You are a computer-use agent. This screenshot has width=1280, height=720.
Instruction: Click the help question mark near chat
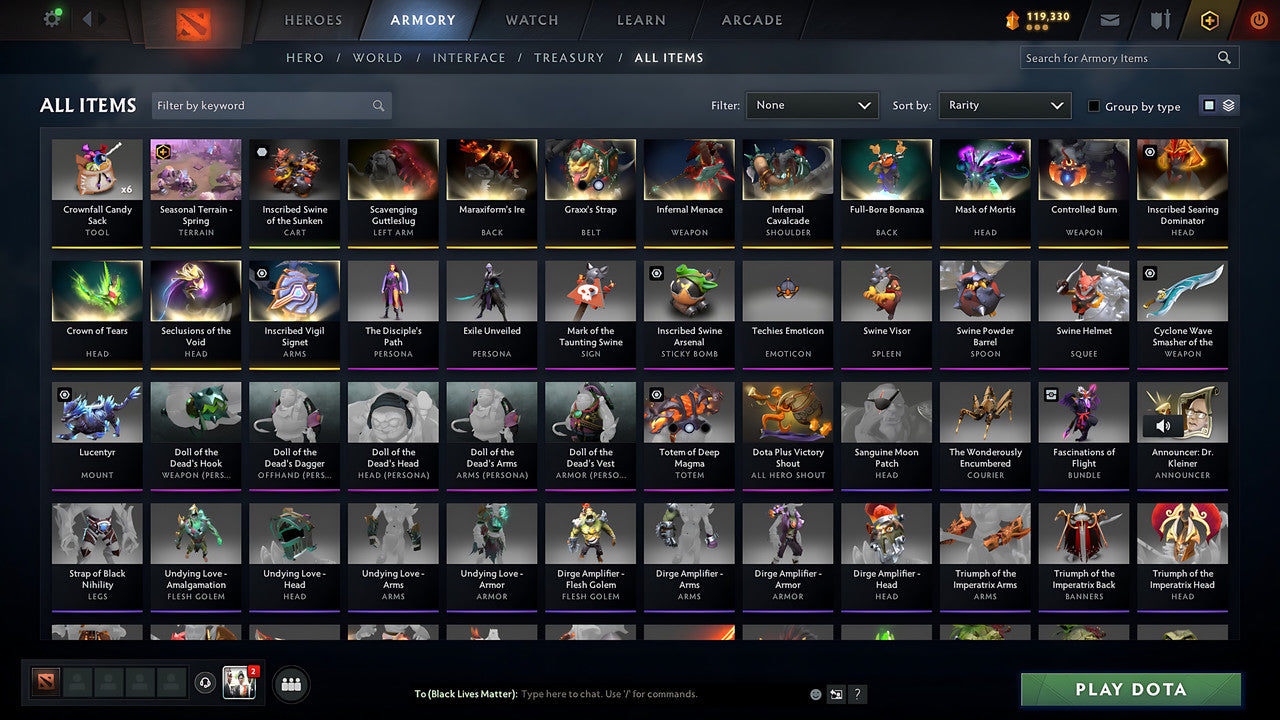[857, 693]
